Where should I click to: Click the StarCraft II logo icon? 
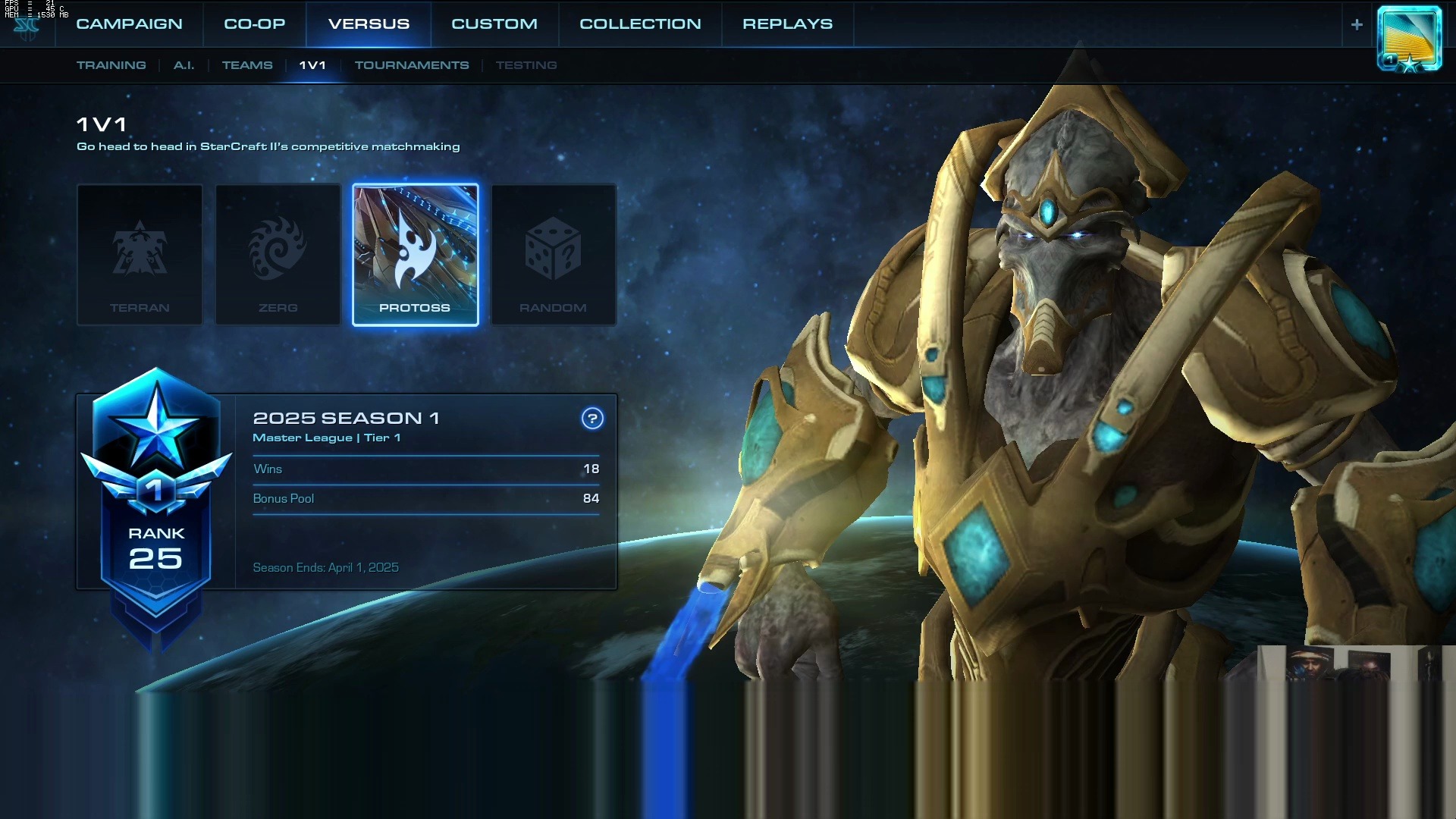pos(27,28)
